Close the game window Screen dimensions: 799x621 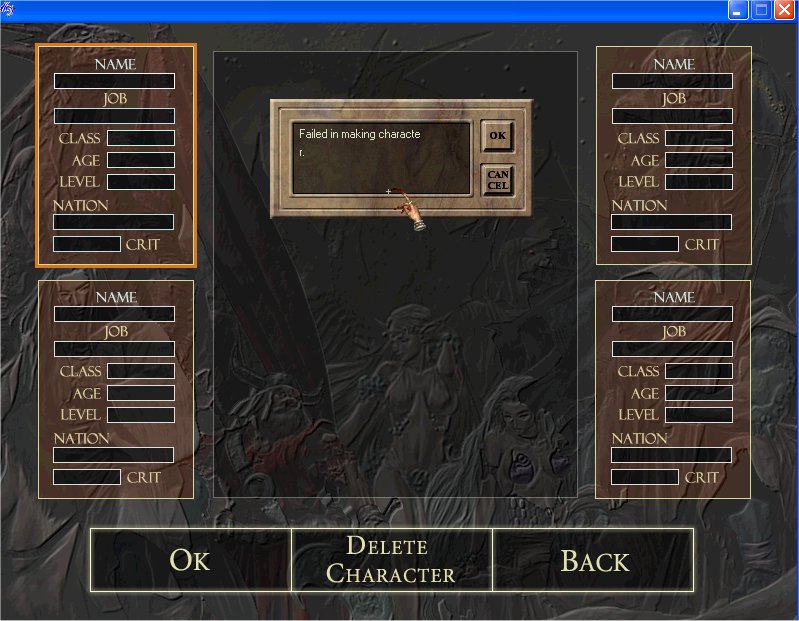784,10
